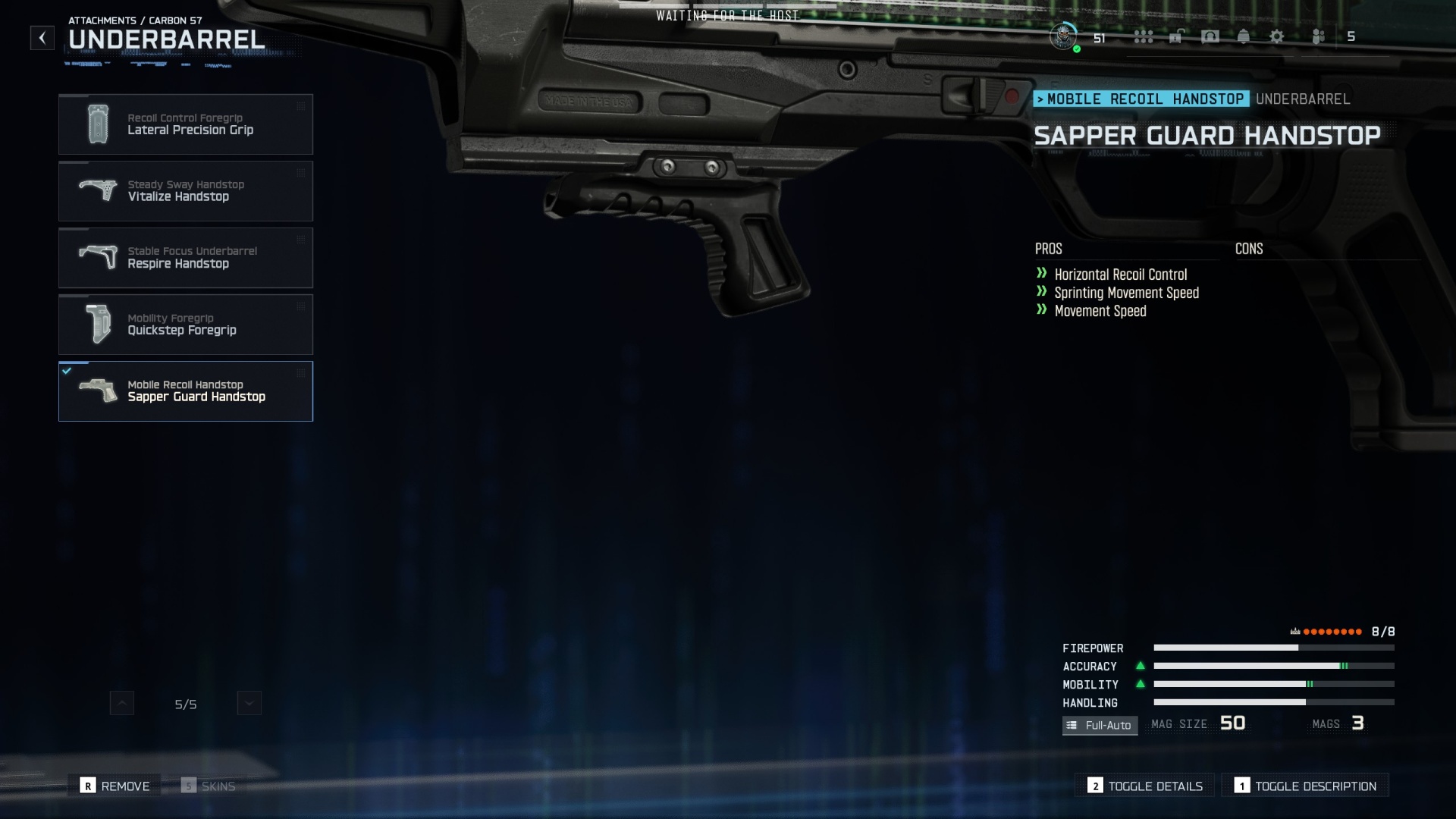Click the up arrow above the 5/5 counter

[x=121, y=703]
